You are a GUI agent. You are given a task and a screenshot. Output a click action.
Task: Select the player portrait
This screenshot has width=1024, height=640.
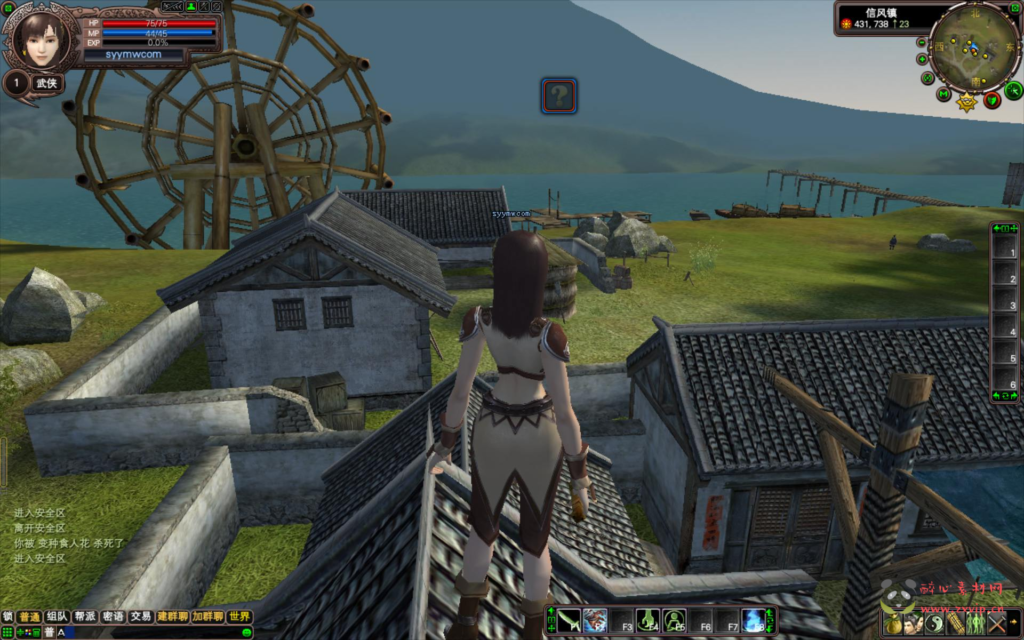40,39
